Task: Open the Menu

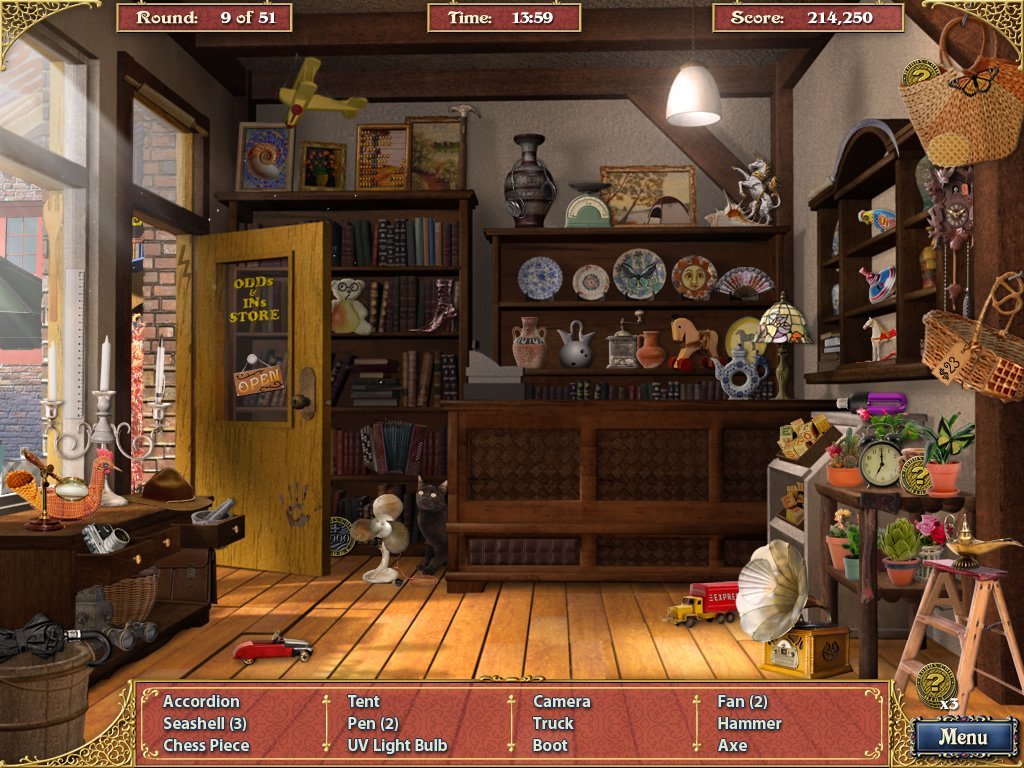Action: coord(963,738)
